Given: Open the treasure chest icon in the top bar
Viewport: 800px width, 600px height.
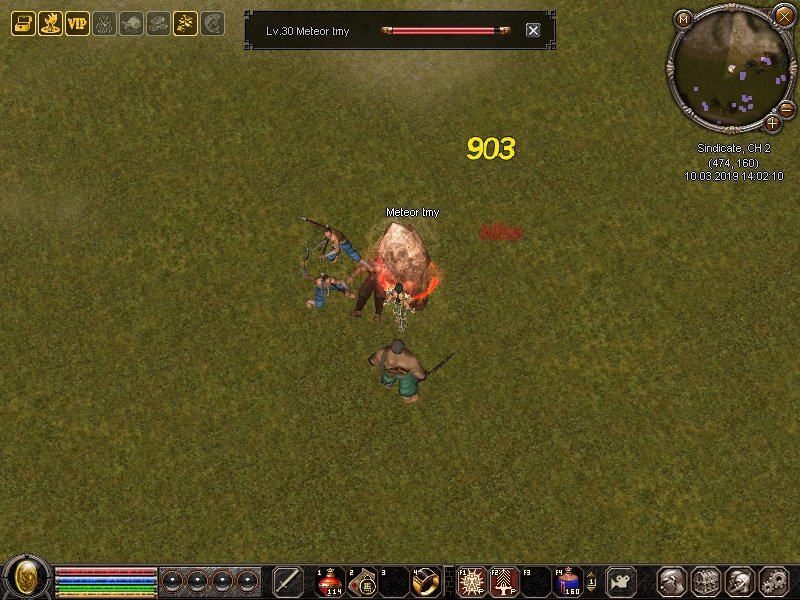Looking at the screenshot, I should (23, 24).
